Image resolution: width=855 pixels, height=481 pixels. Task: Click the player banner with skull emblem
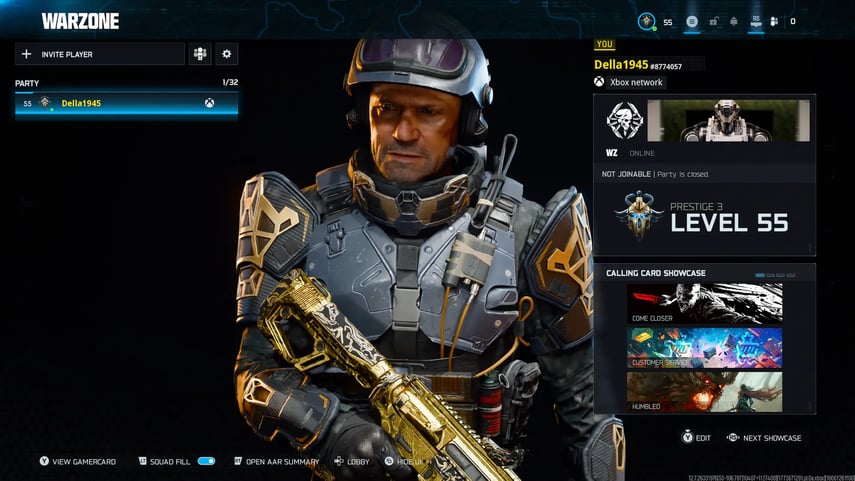click(704, 120)
